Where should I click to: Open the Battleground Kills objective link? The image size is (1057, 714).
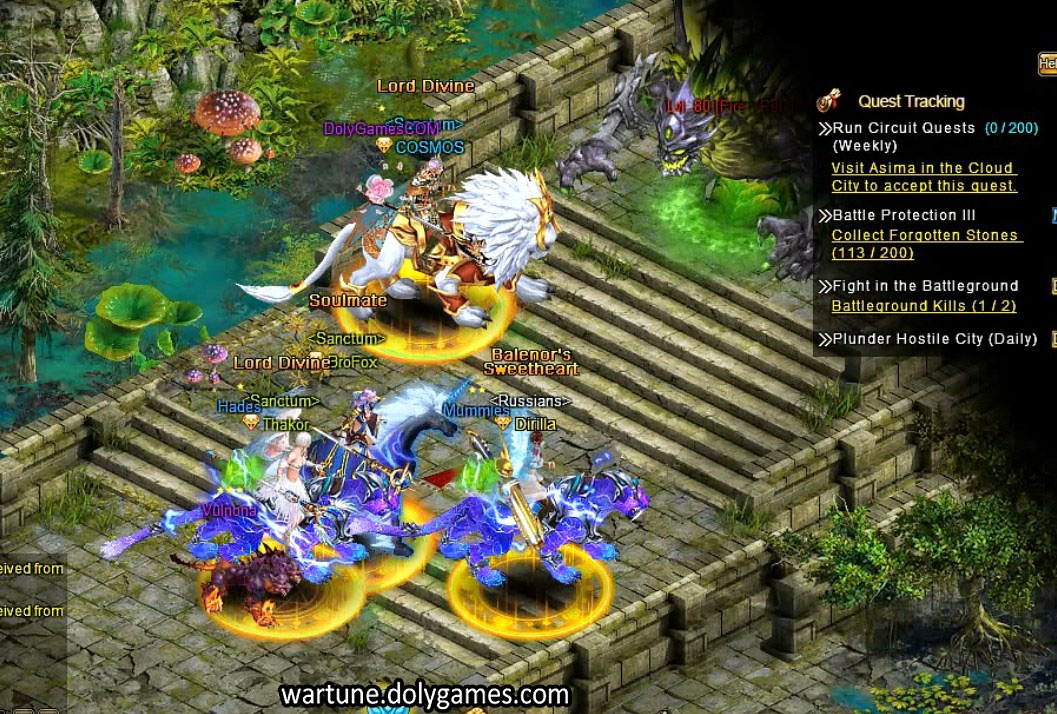click(x=924, y=306)
